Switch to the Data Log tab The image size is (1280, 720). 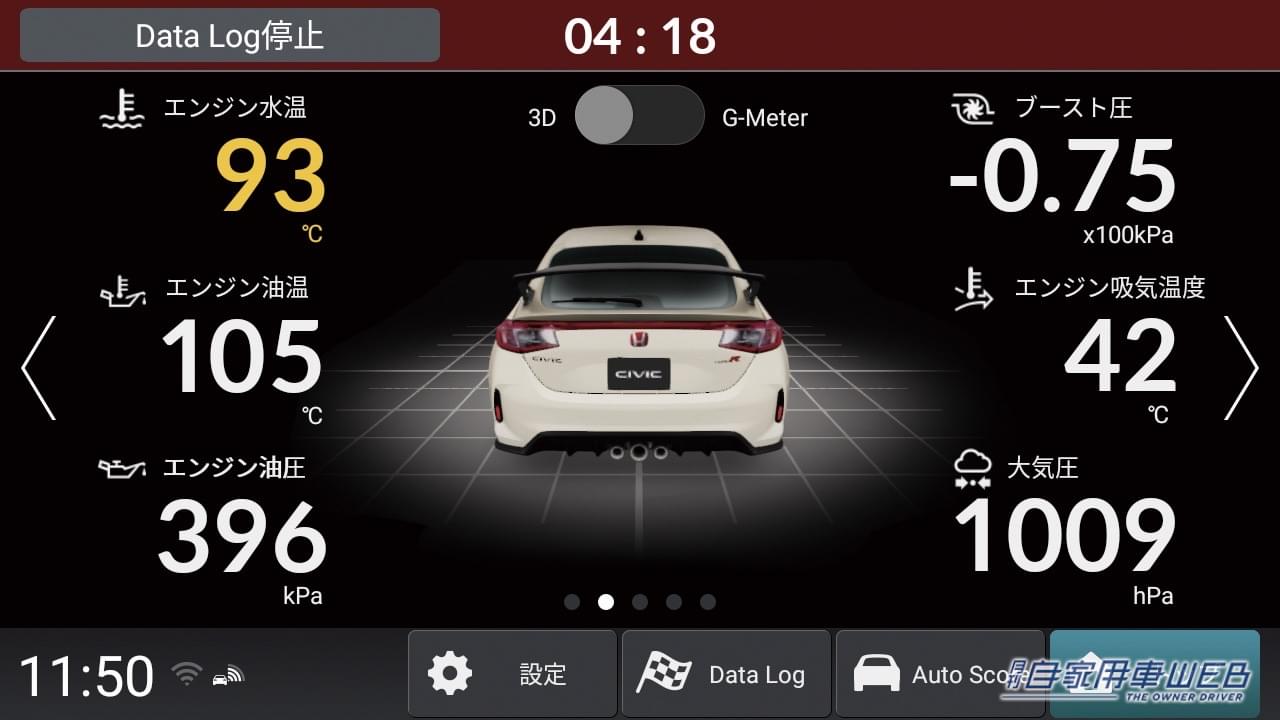727,673
